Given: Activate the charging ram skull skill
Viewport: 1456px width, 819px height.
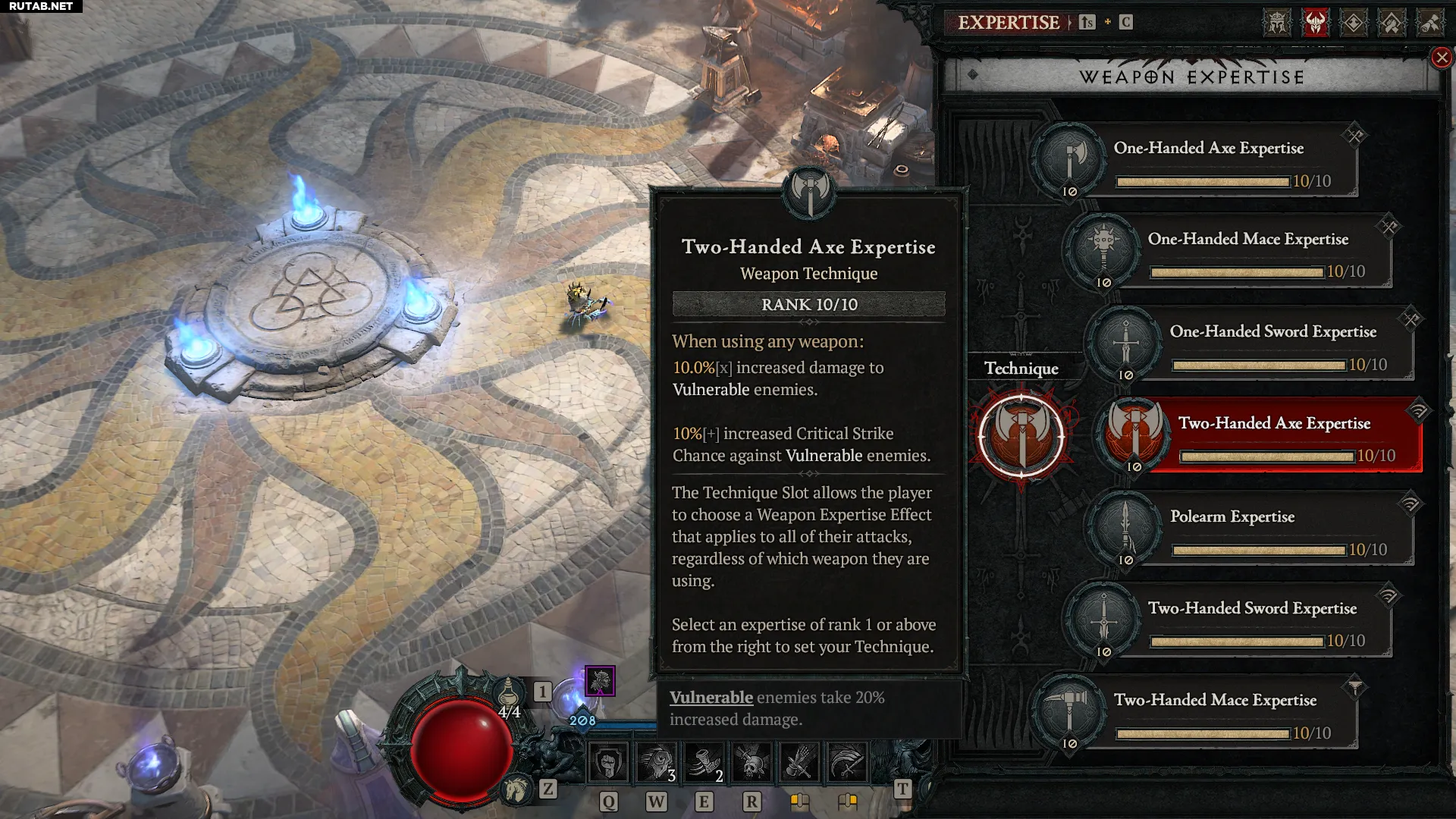Looking at the screenshot, I should coord(656,762).
